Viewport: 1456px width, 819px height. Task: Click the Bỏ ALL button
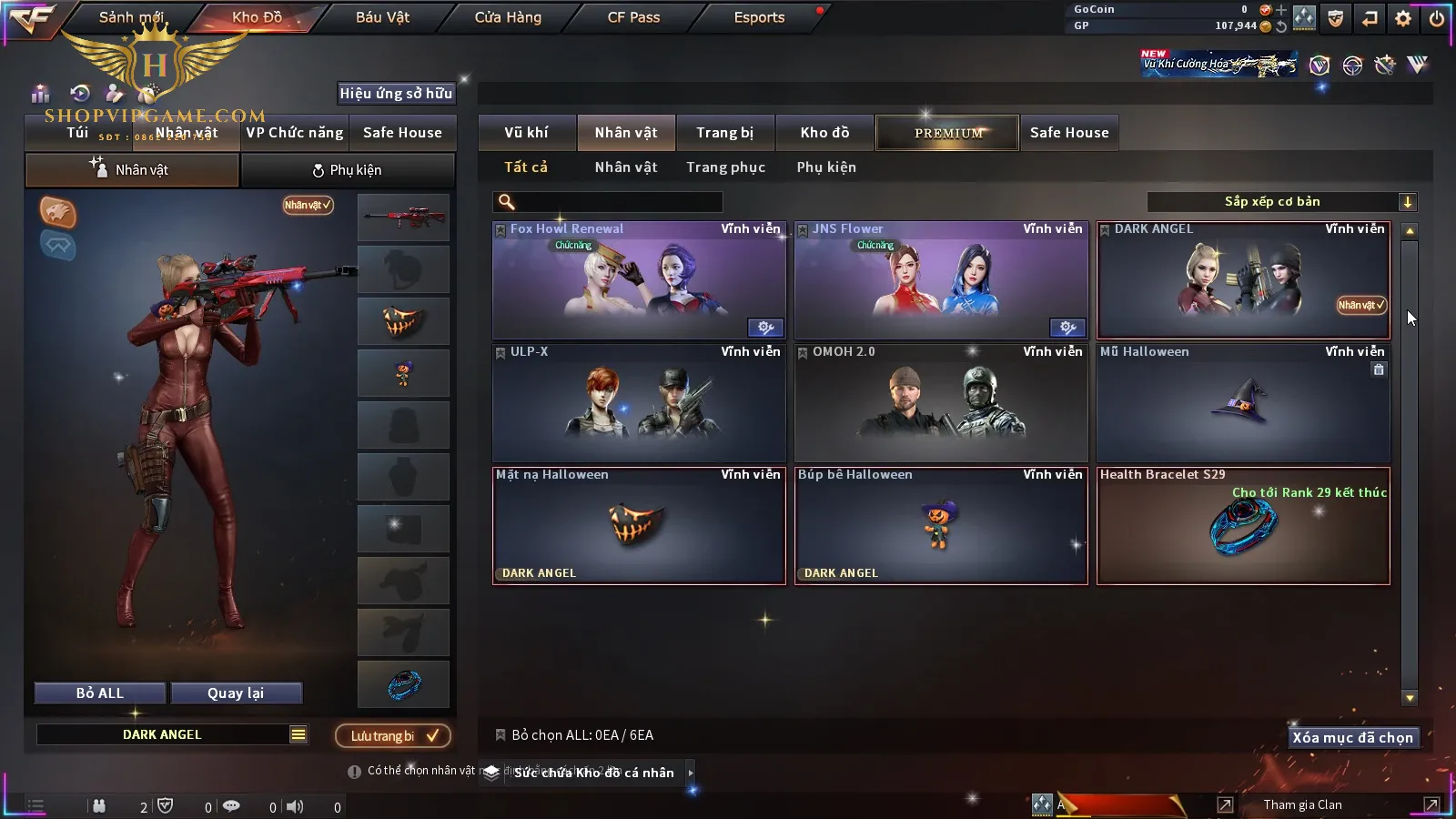click(100, 693)
